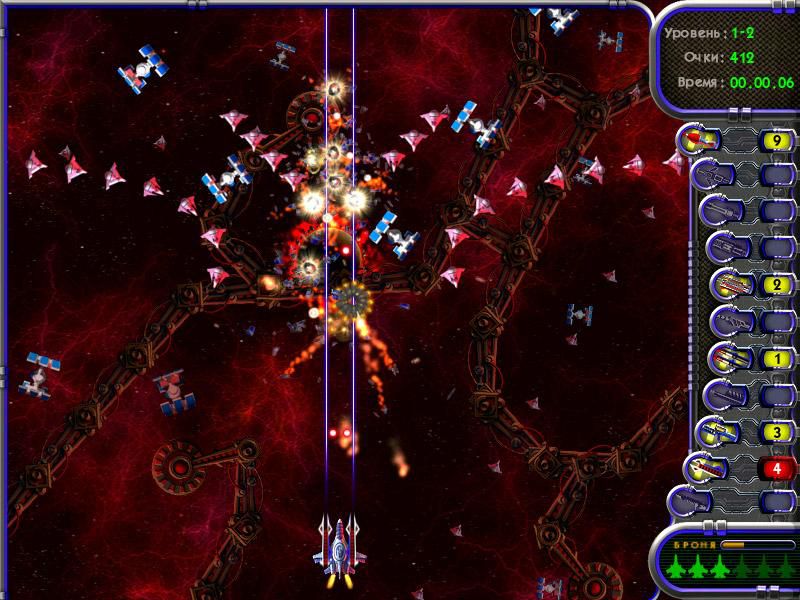Select the weapon with the red 4 counter

point(704,467)
